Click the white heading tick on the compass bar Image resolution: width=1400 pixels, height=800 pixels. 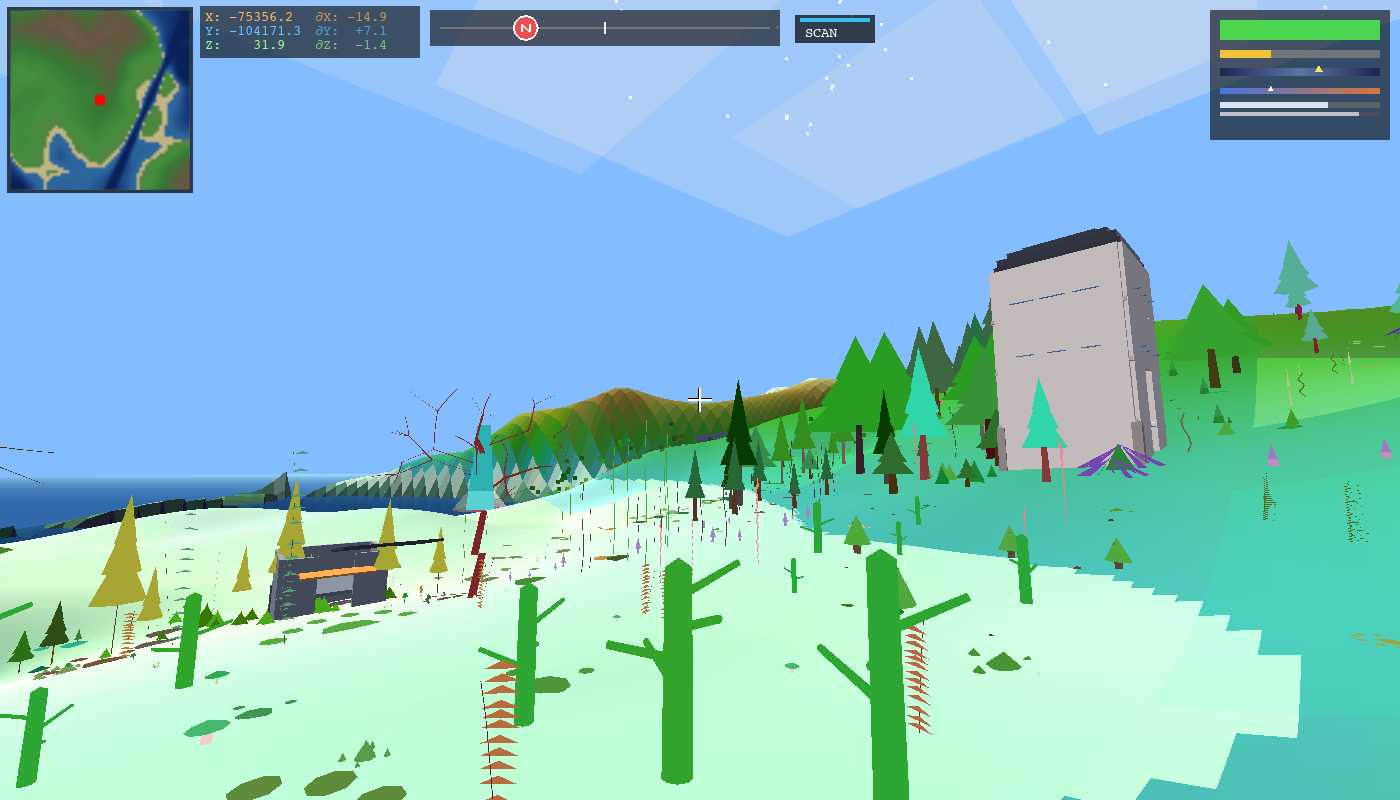pos(604,28)
